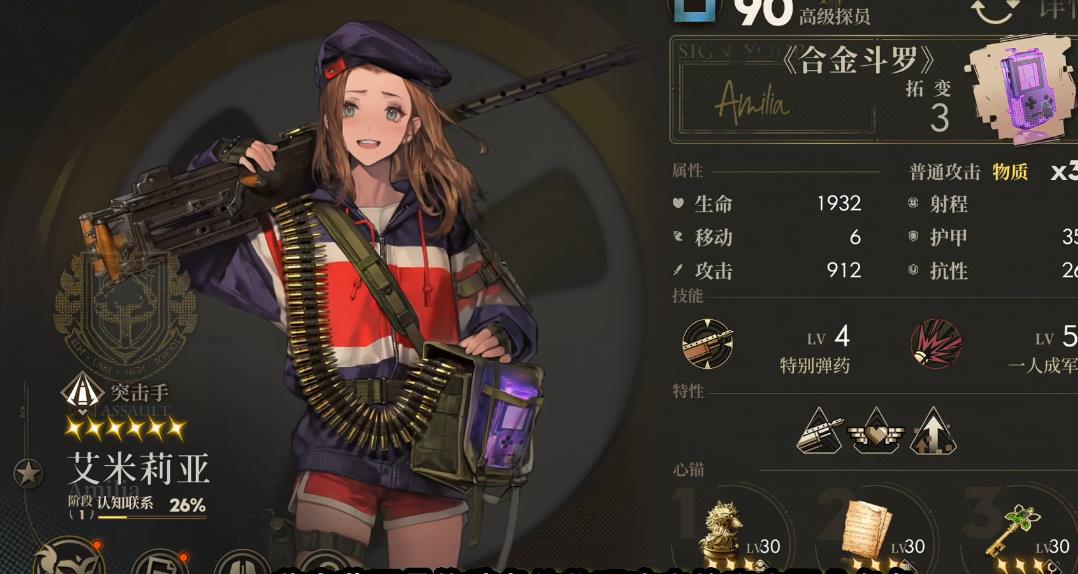The height and width of the screenshot is (574, 1078).
Task: Check the upward arrow trait icon
Action: click(932, 432)
